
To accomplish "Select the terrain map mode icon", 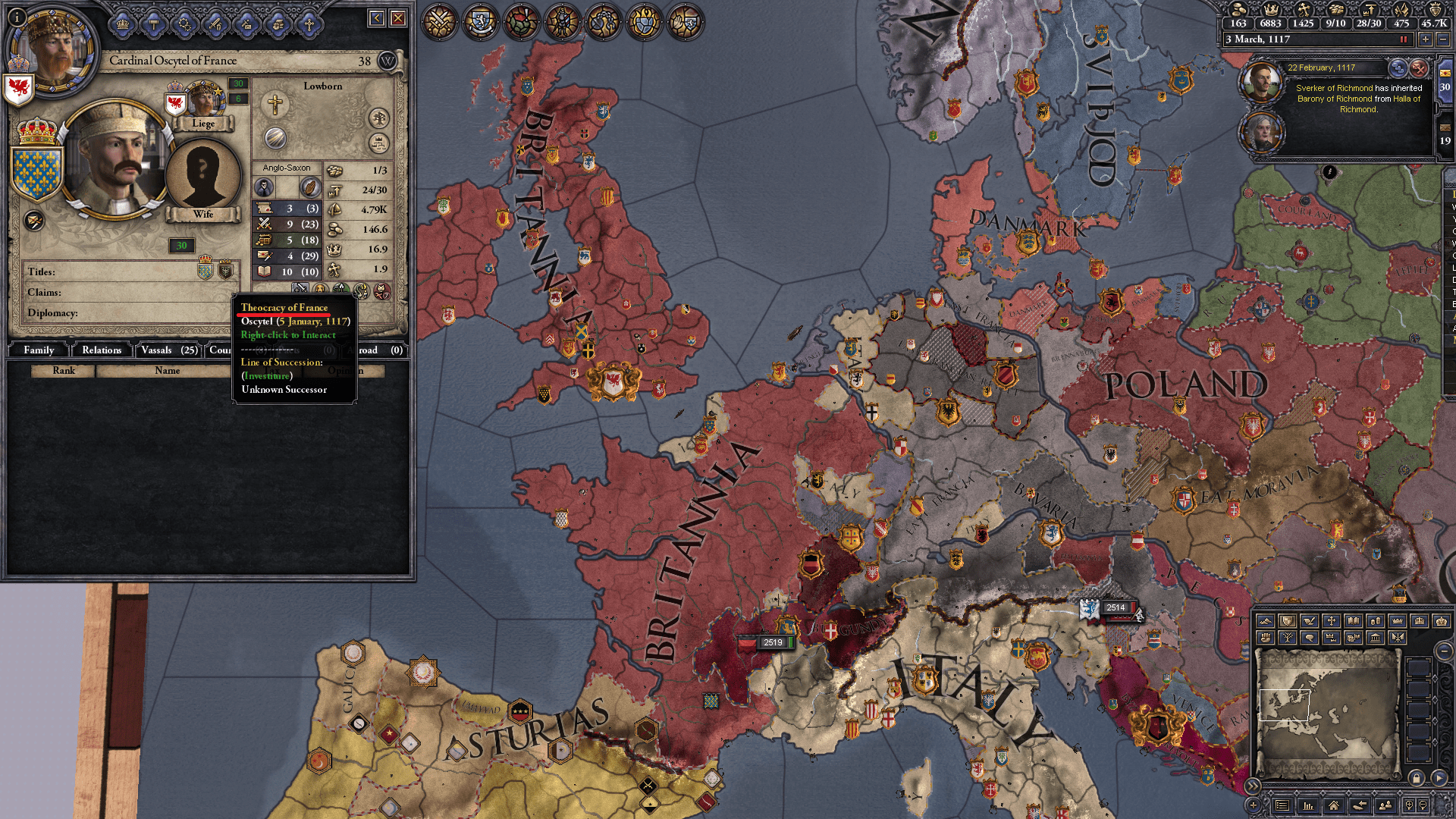I will 1265,622.
